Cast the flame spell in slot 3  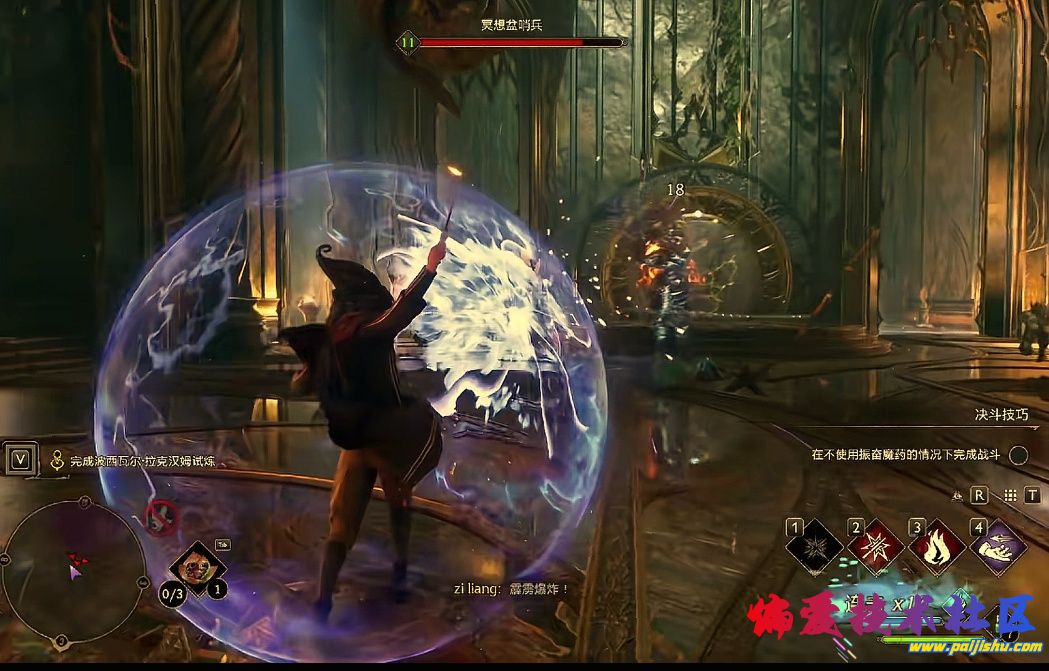(937, 548)
